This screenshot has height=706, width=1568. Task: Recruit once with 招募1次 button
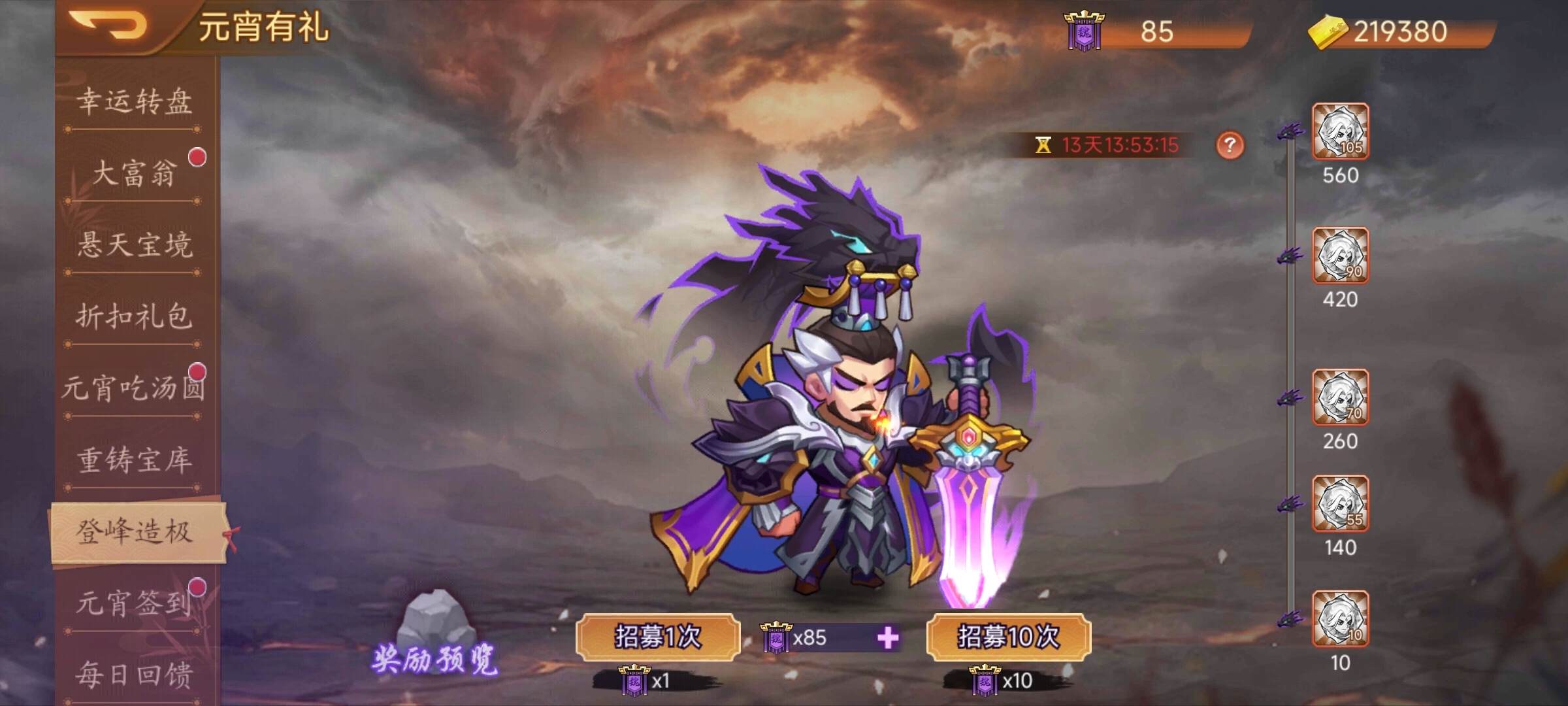pyautogui.click(x=657, y=637)
